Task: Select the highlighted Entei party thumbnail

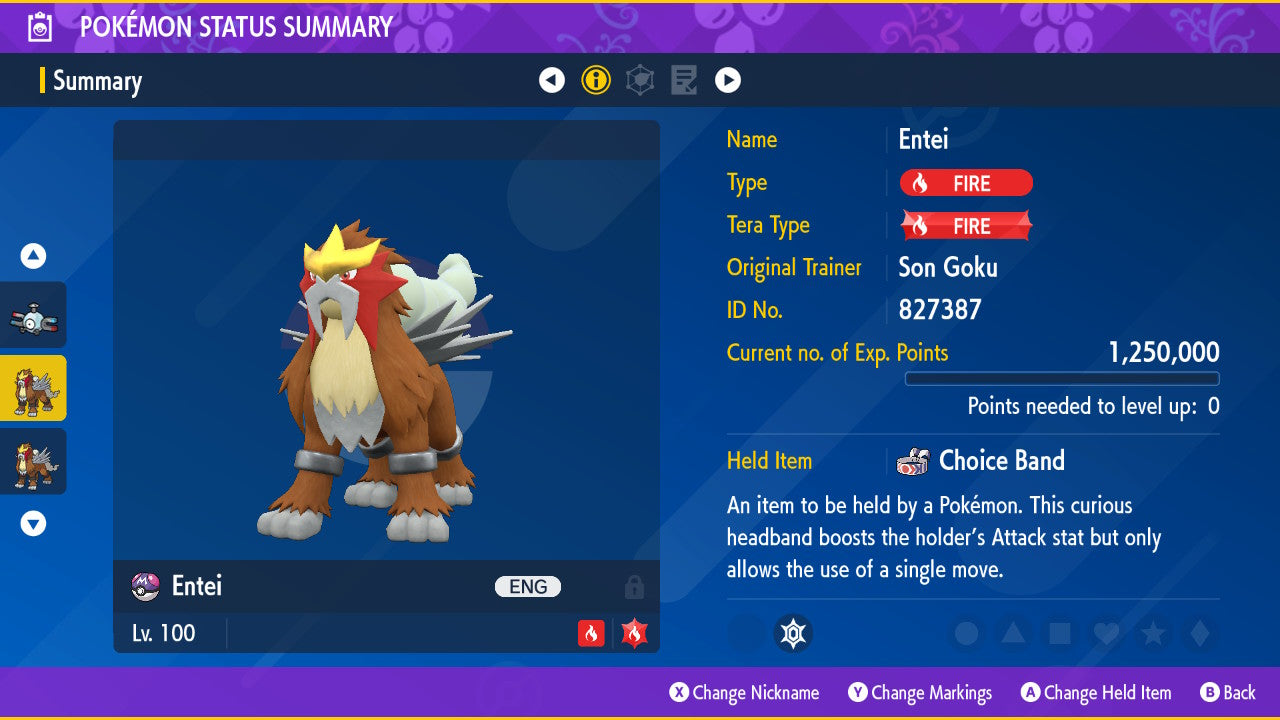Action: (x=33, y=388)
